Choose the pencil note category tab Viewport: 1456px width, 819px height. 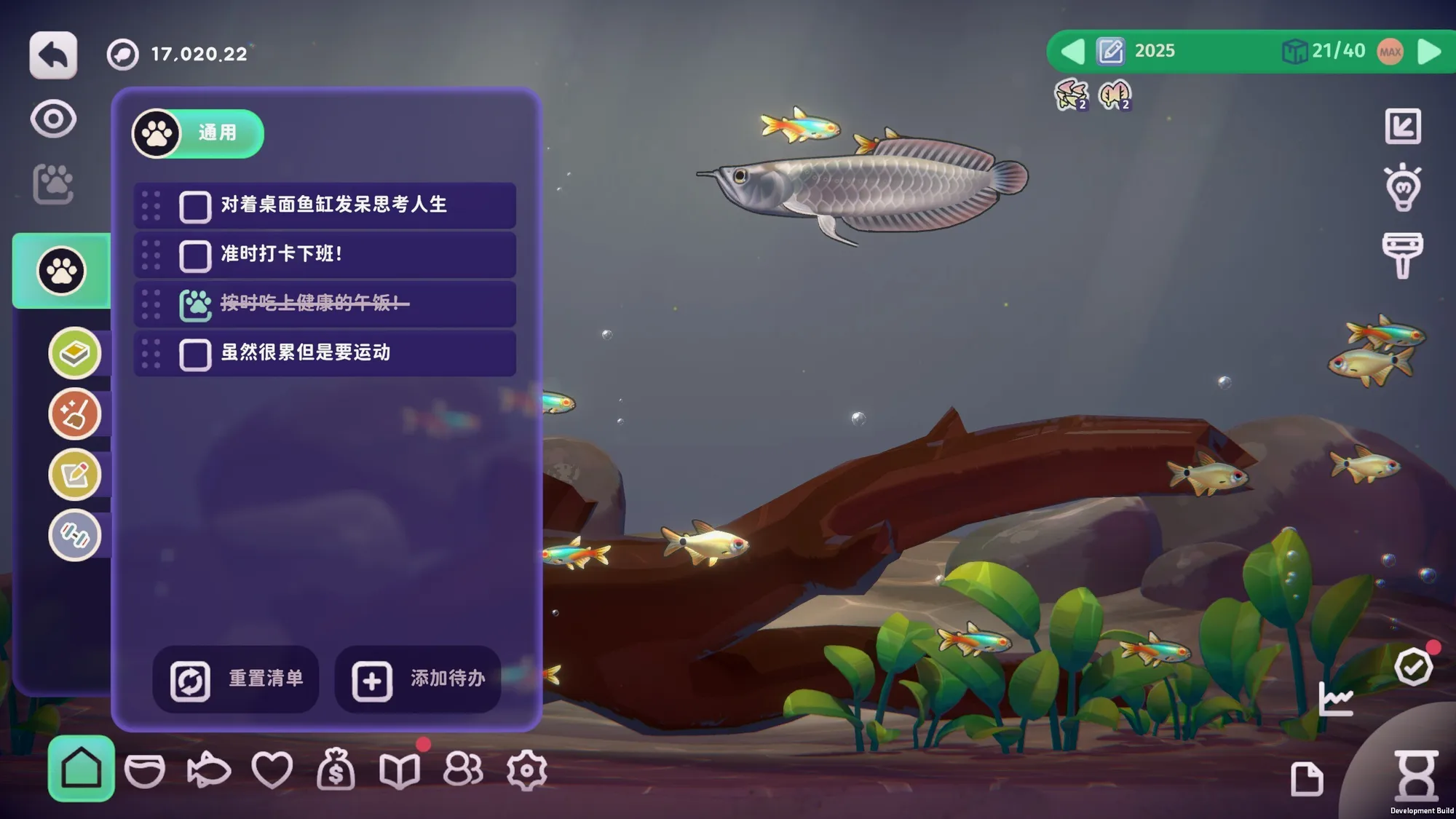point(74,475)
